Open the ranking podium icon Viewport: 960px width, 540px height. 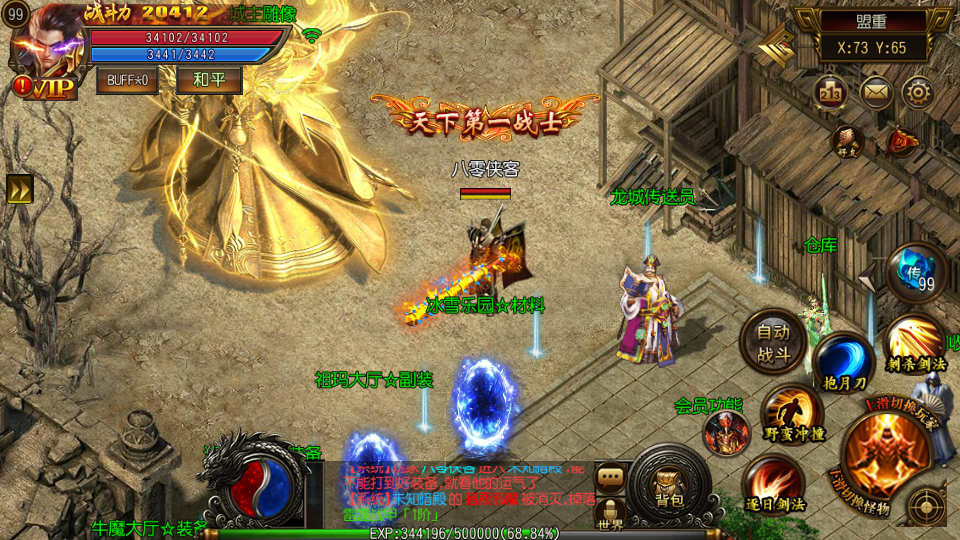(x=831, y=92)
